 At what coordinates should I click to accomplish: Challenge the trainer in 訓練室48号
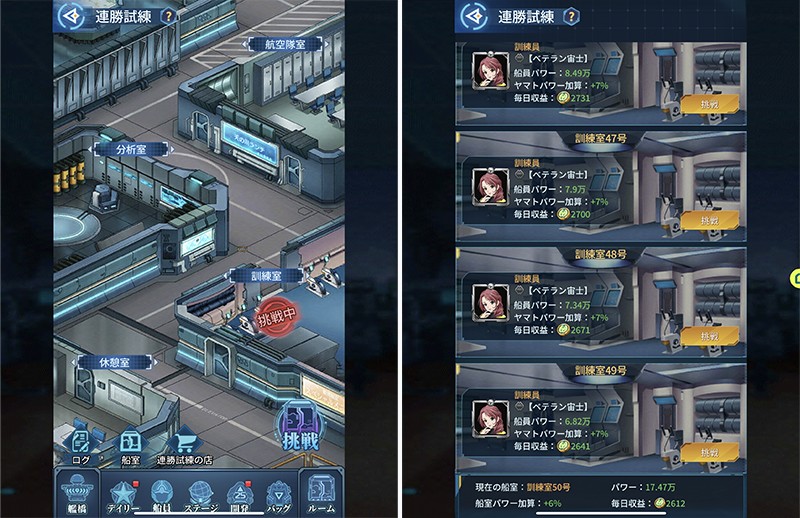click(x=710, y=337)
